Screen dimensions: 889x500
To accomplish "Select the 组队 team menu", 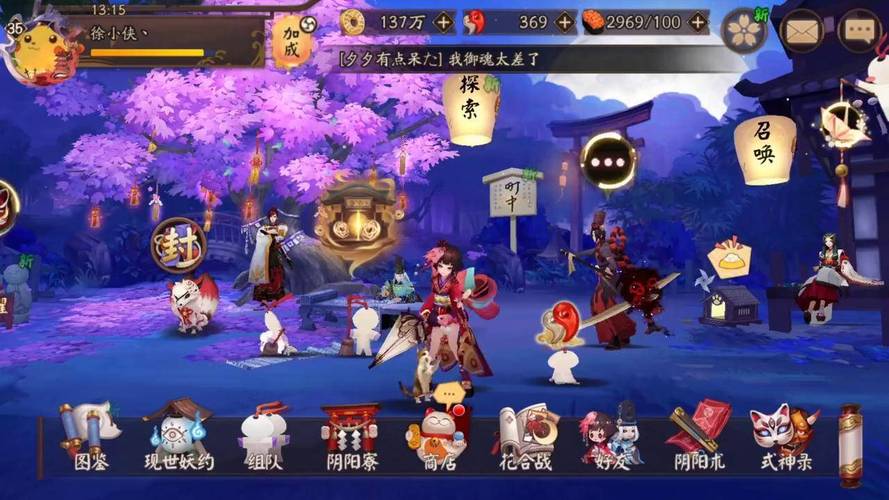I will pyautogui.click(x=264, y=438).
